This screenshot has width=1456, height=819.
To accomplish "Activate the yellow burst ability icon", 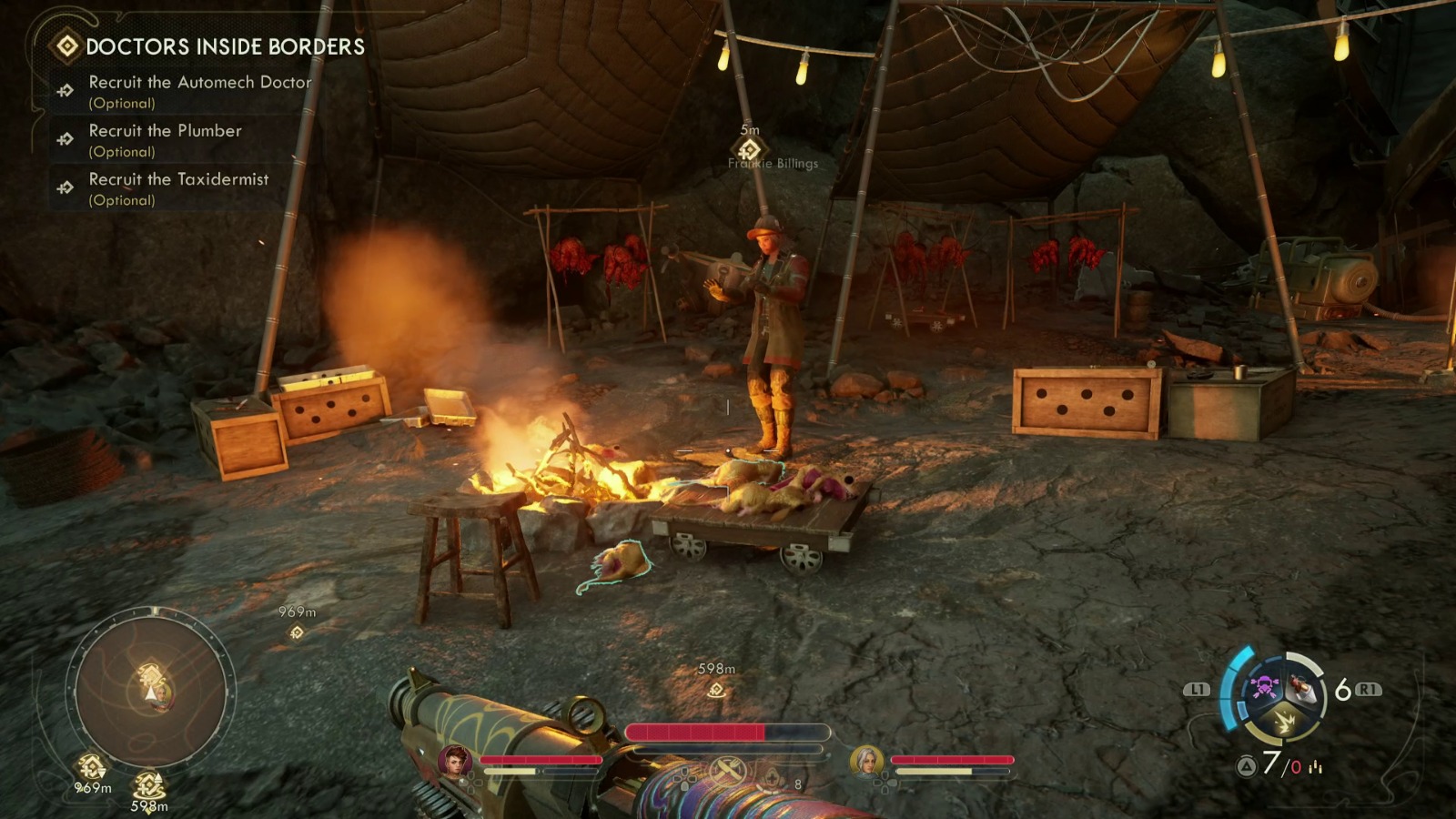I will click(x=1284, y=723).
